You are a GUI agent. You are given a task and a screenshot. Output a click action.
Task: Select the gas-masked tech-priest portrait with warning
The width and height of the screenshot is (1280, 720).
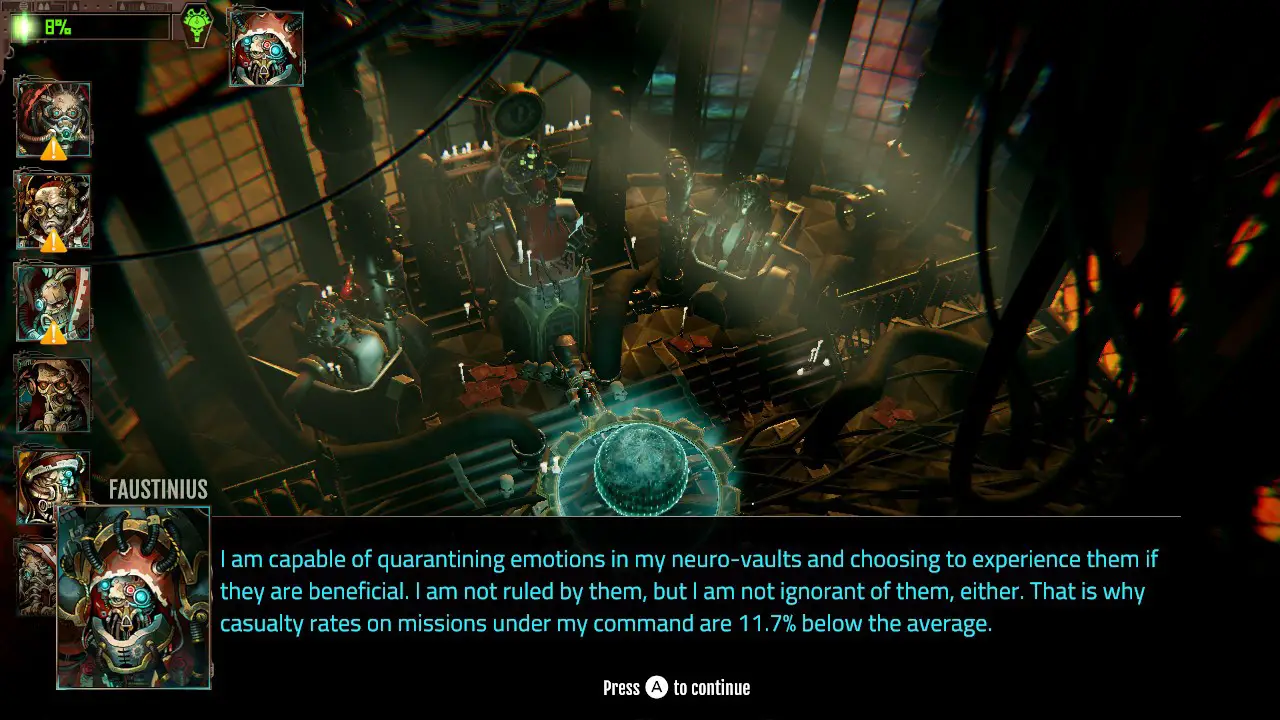(53, 119)
